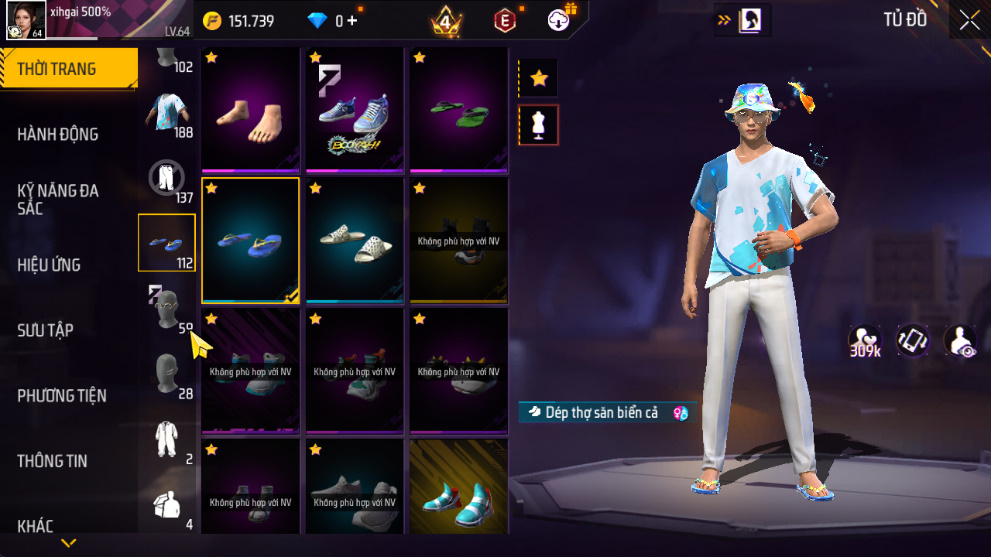Switch to the HÀNH ĐỘNG tab
The width and height of the screenshot is (991, 557).
pyautogui.click(x=58, y=134)
